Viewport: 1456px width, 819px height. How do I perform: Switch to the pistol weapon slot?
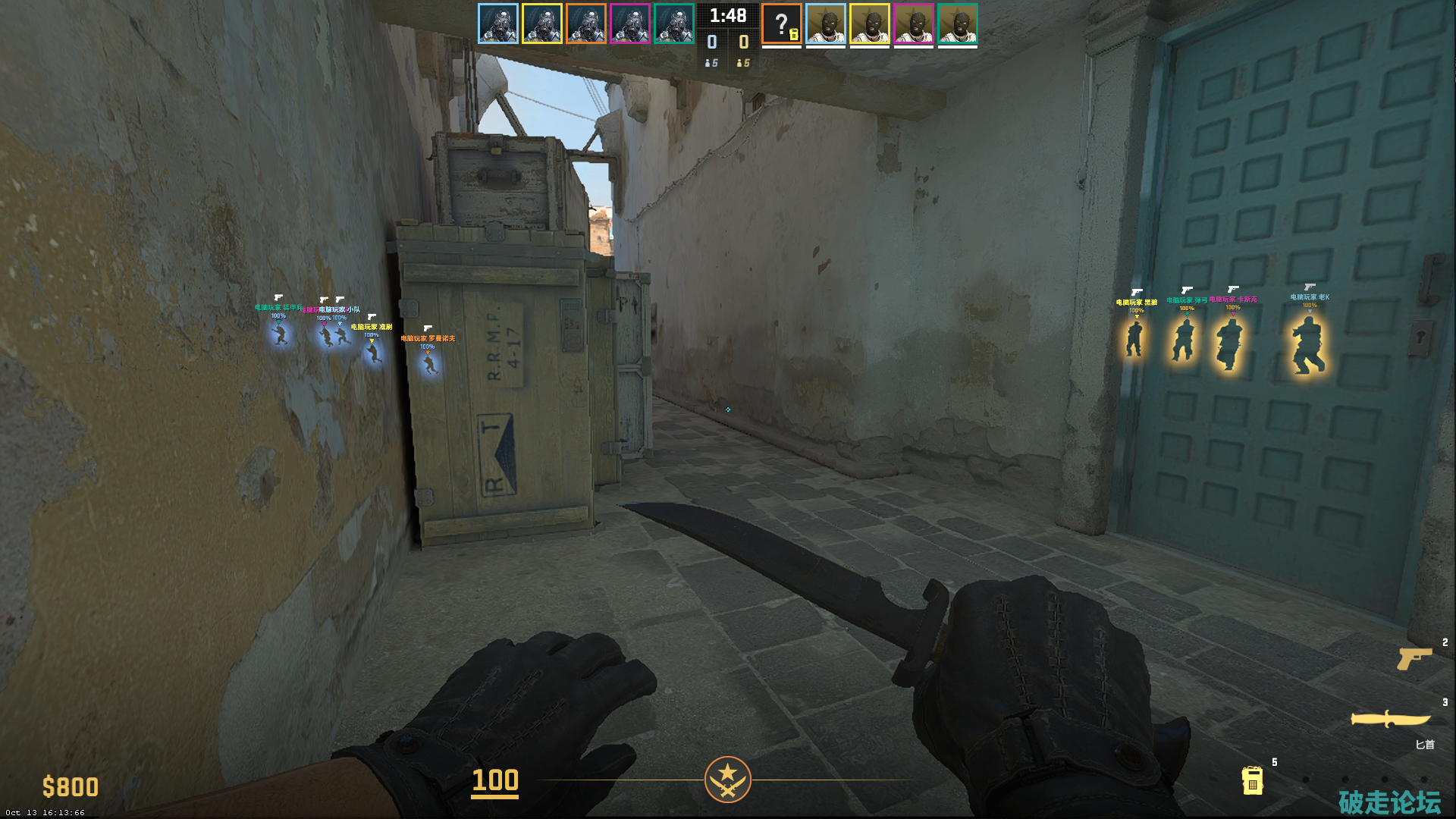[x=1414, y=658]
